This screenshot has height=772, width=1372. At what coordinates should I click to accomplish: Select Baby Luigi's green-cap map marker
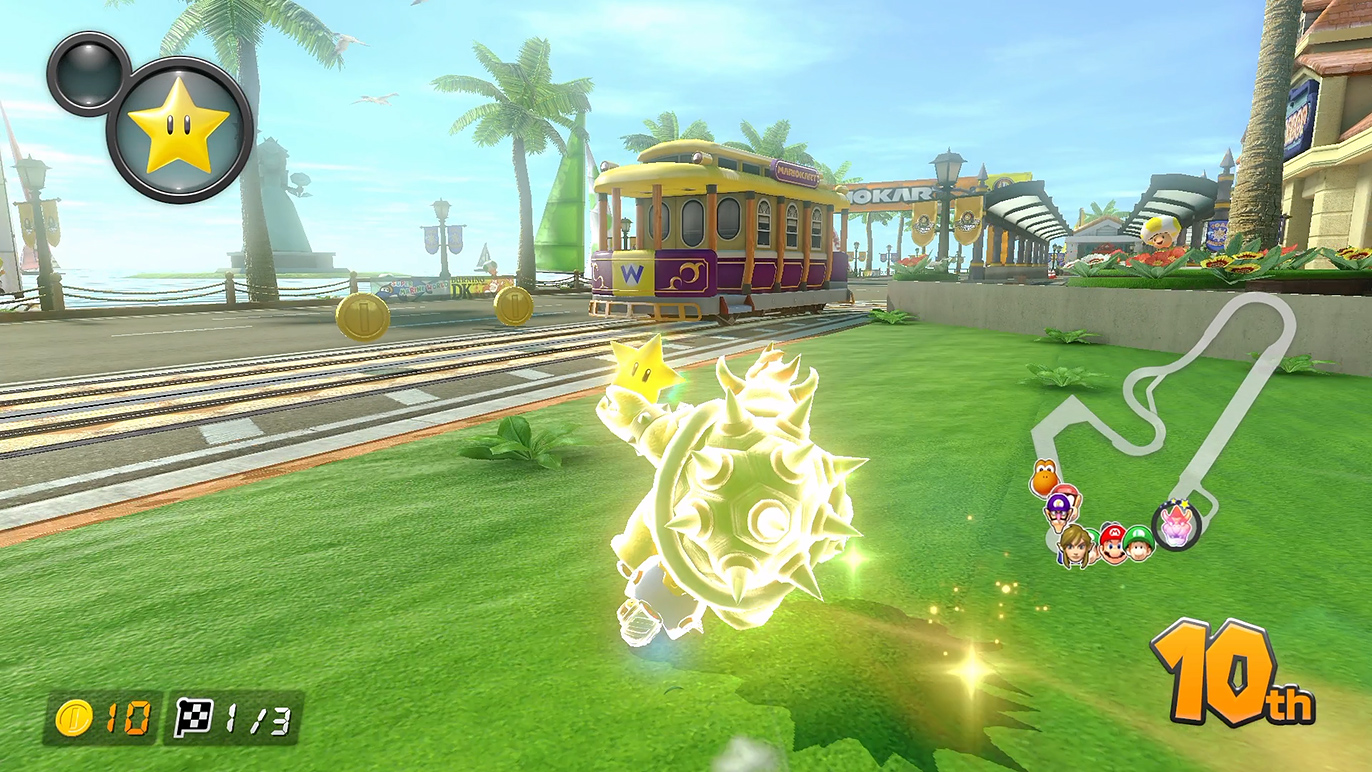point(1138,543)
